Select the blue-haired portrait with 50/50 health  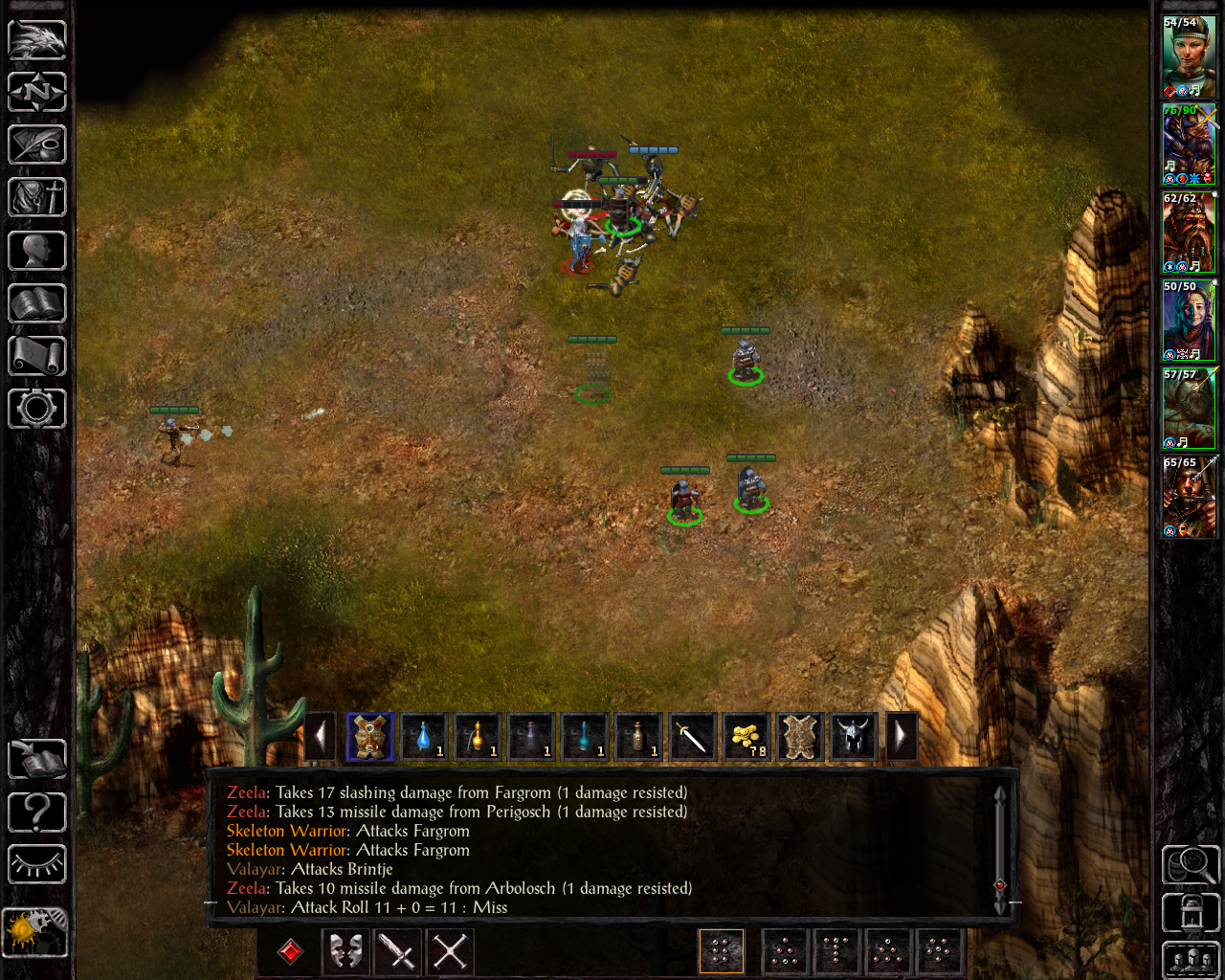(x=1189, y=321)
